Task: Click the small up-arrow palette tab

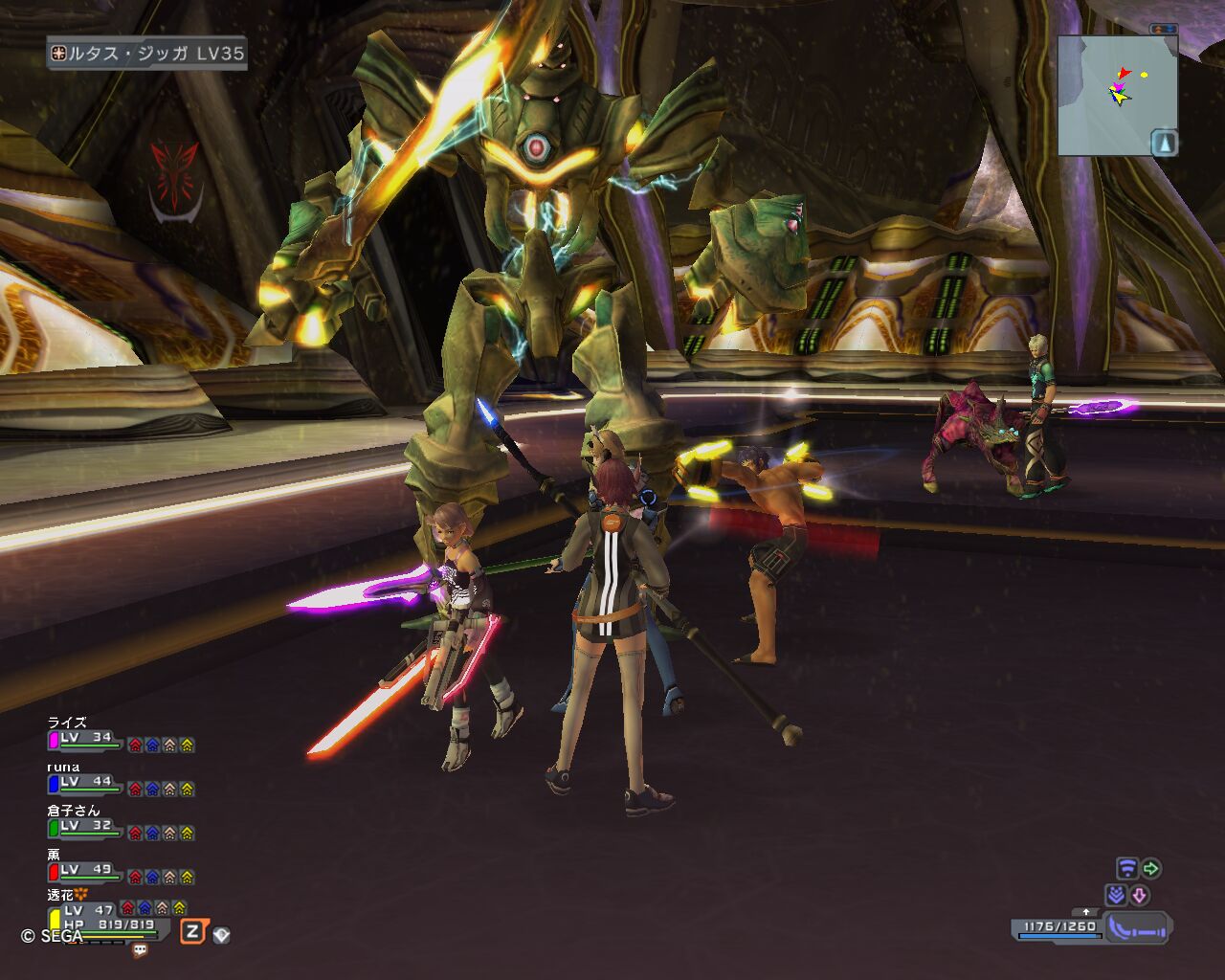Action: [x=1085, y=912]
